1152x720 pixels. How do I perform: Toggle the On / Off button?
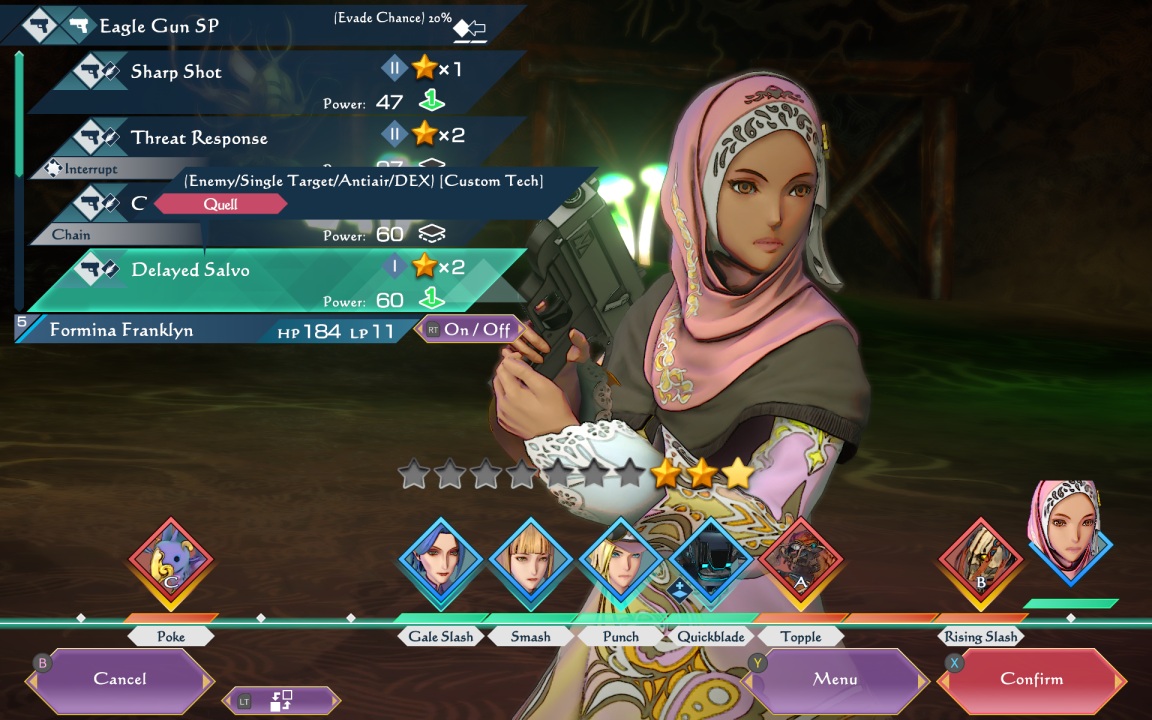coord(468,329)
